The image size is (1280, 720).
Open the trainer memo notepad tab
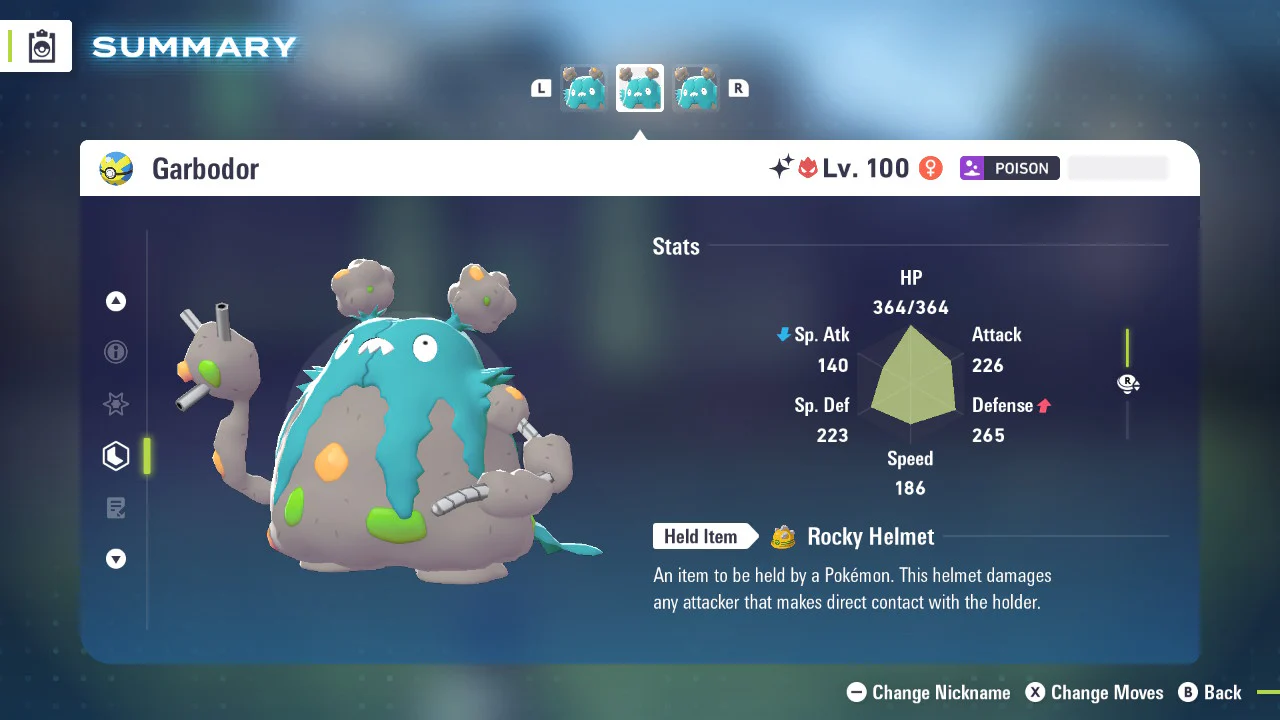(116, 508)
